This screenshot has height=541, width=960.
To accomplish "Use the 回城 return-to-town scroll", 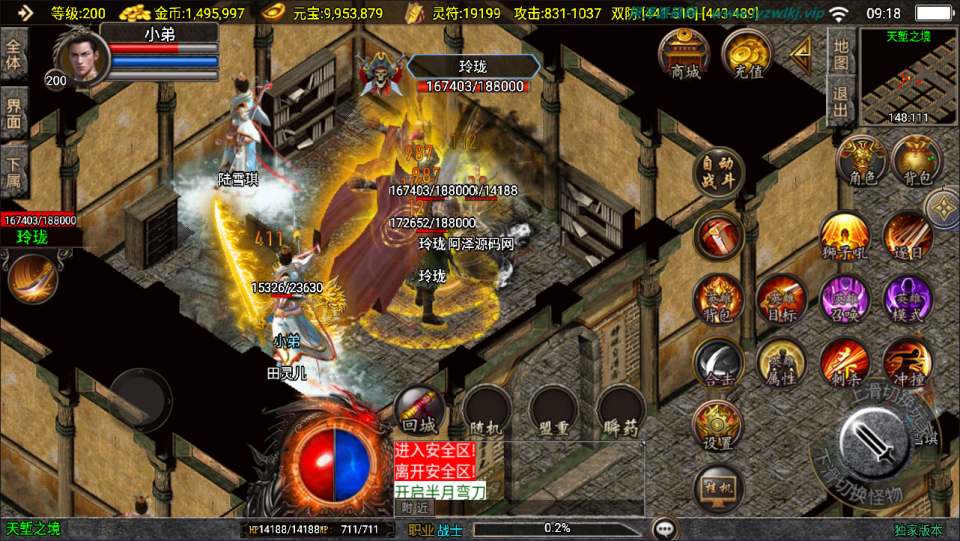I will pyautogui.click(x=419, y=410).
